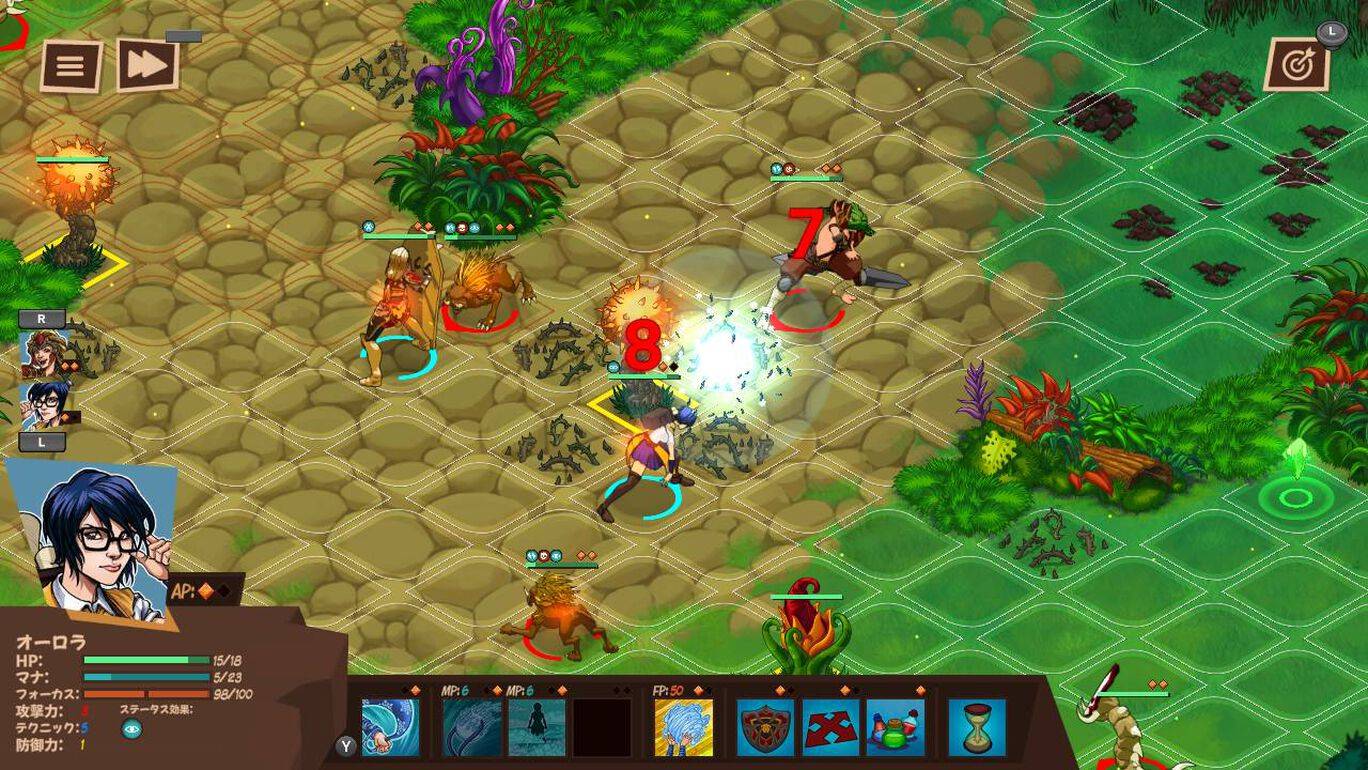Open the target objectives button
1368x770 pixels.
tap(1297, 65)
